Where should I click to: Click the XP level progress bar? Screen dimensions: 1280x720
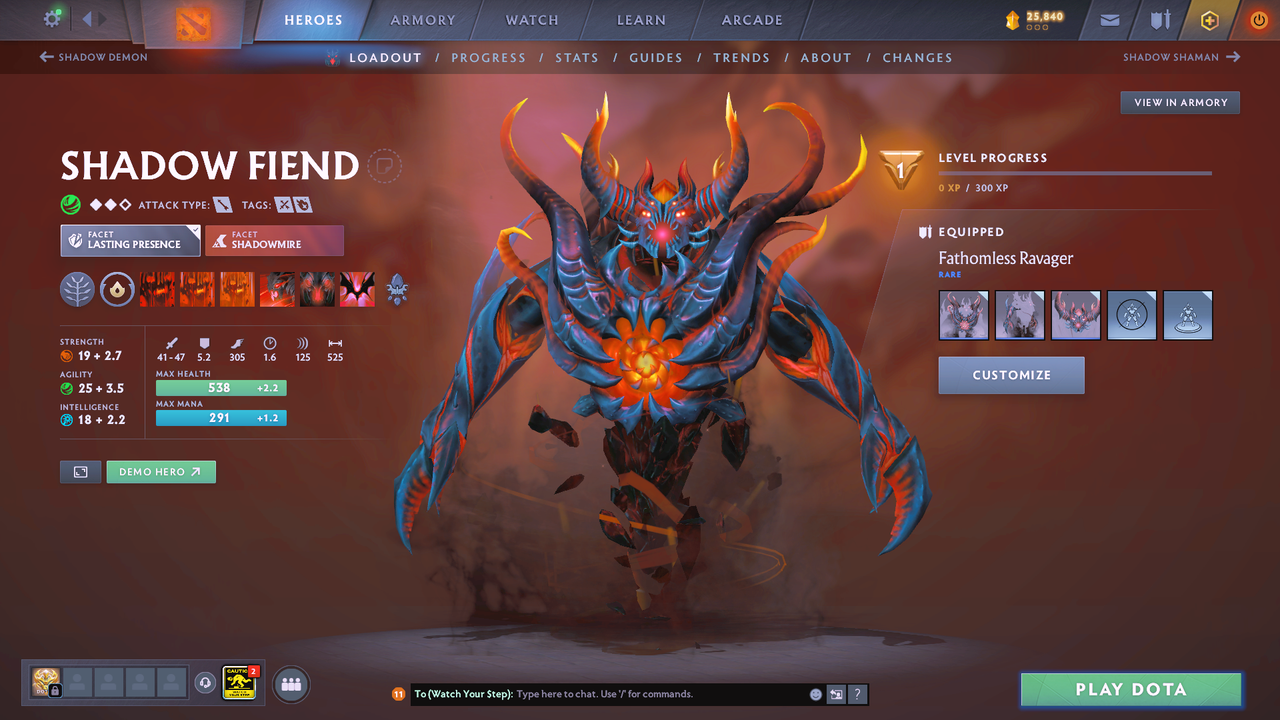click(x=1075, y=172)
